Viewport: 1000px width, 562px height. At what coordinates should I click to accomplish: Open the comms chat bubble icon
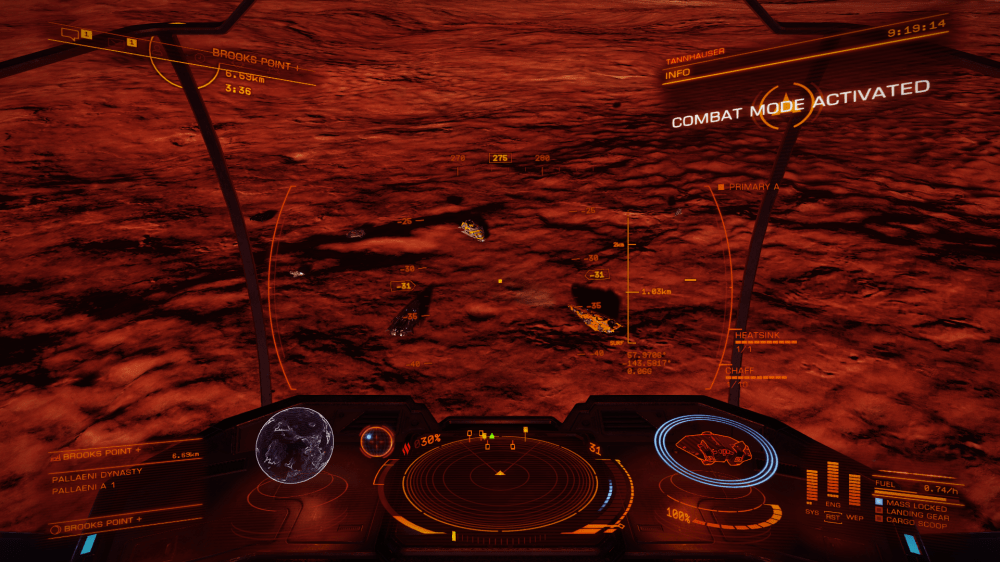click(x=70, y=34)
